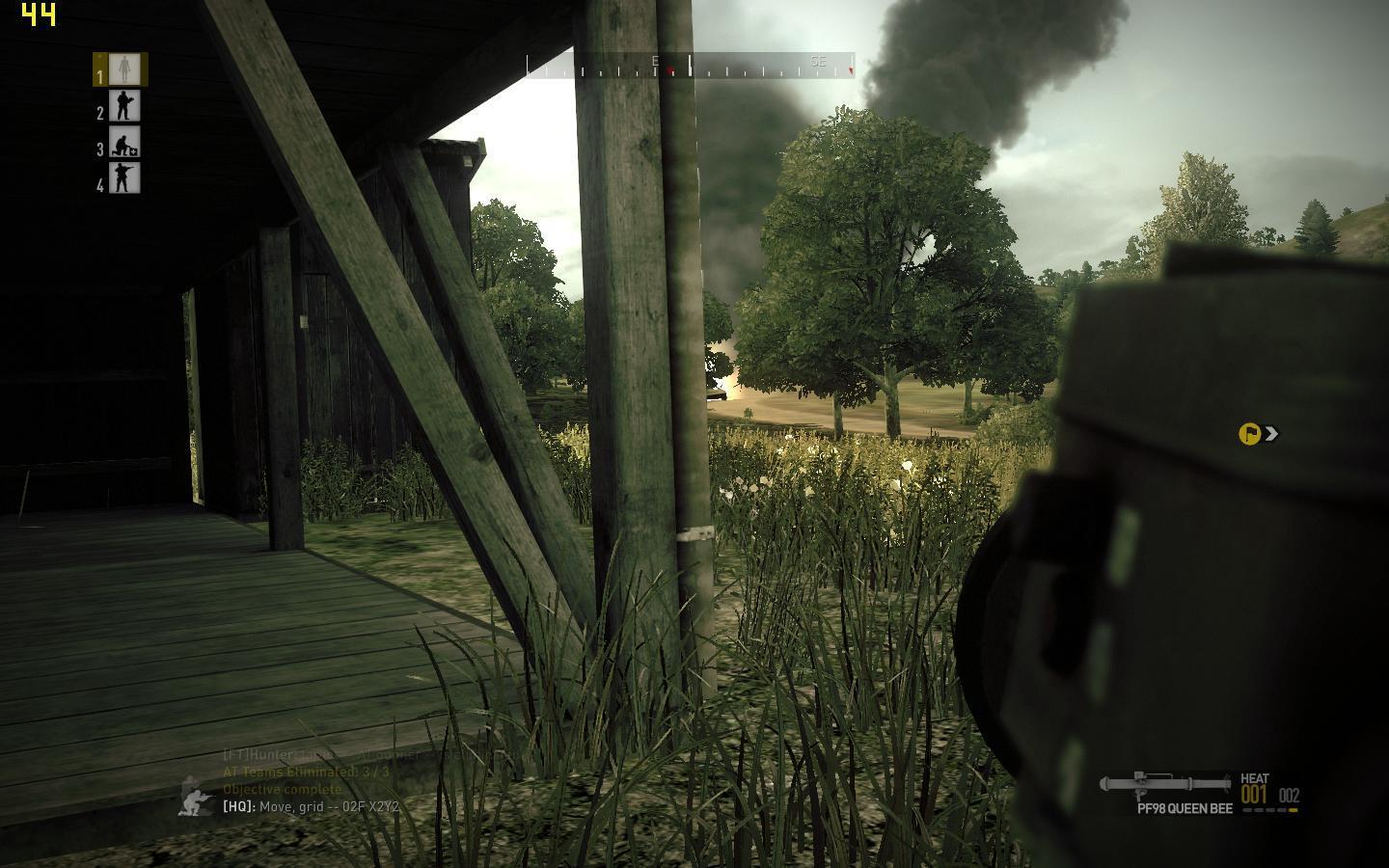Click the kneeling soldier radio icon
1389x868 pixels.
click(x=198, y=797)
